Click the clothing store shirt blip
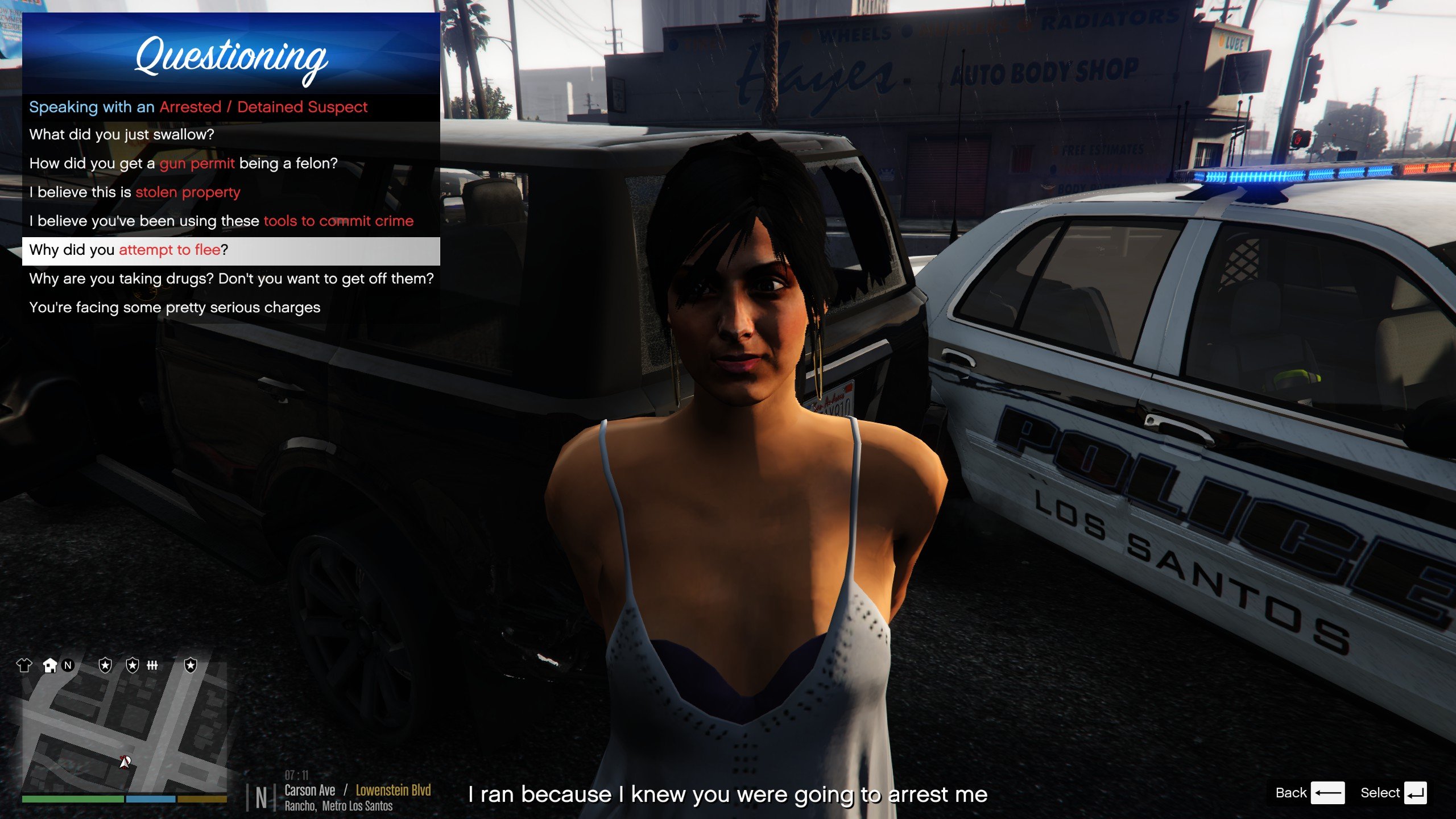1456x819 pixels. point(24,665)
